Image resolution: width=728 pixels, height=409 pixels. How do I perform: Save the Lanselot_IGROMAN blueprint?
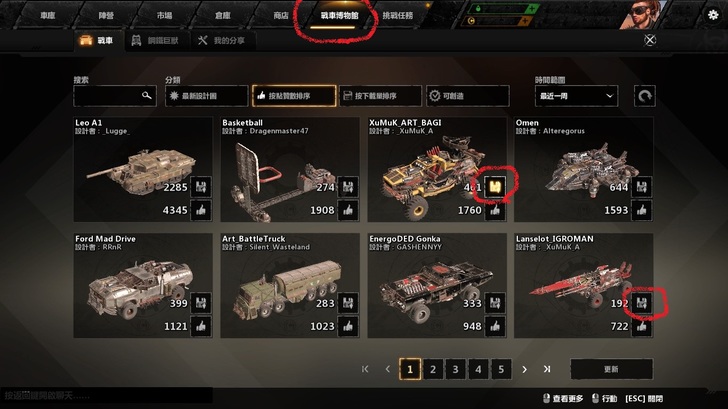pos(643,302)
